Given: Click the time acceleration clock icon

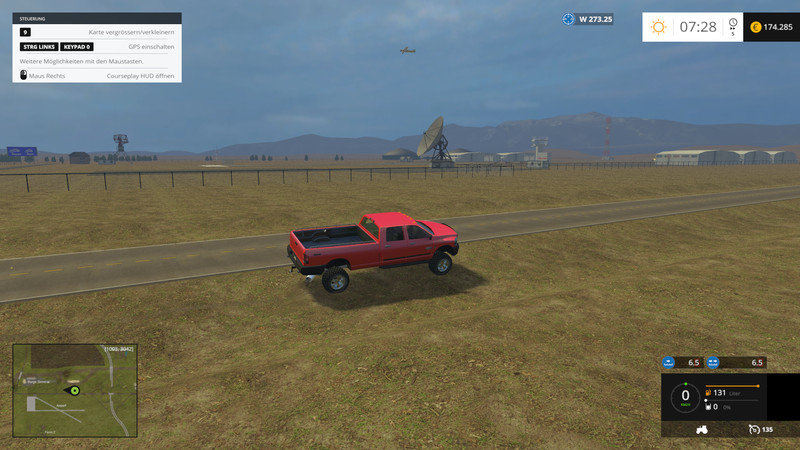Looking at the screenshot, I should pyautogui.click(x=733, y=25).
